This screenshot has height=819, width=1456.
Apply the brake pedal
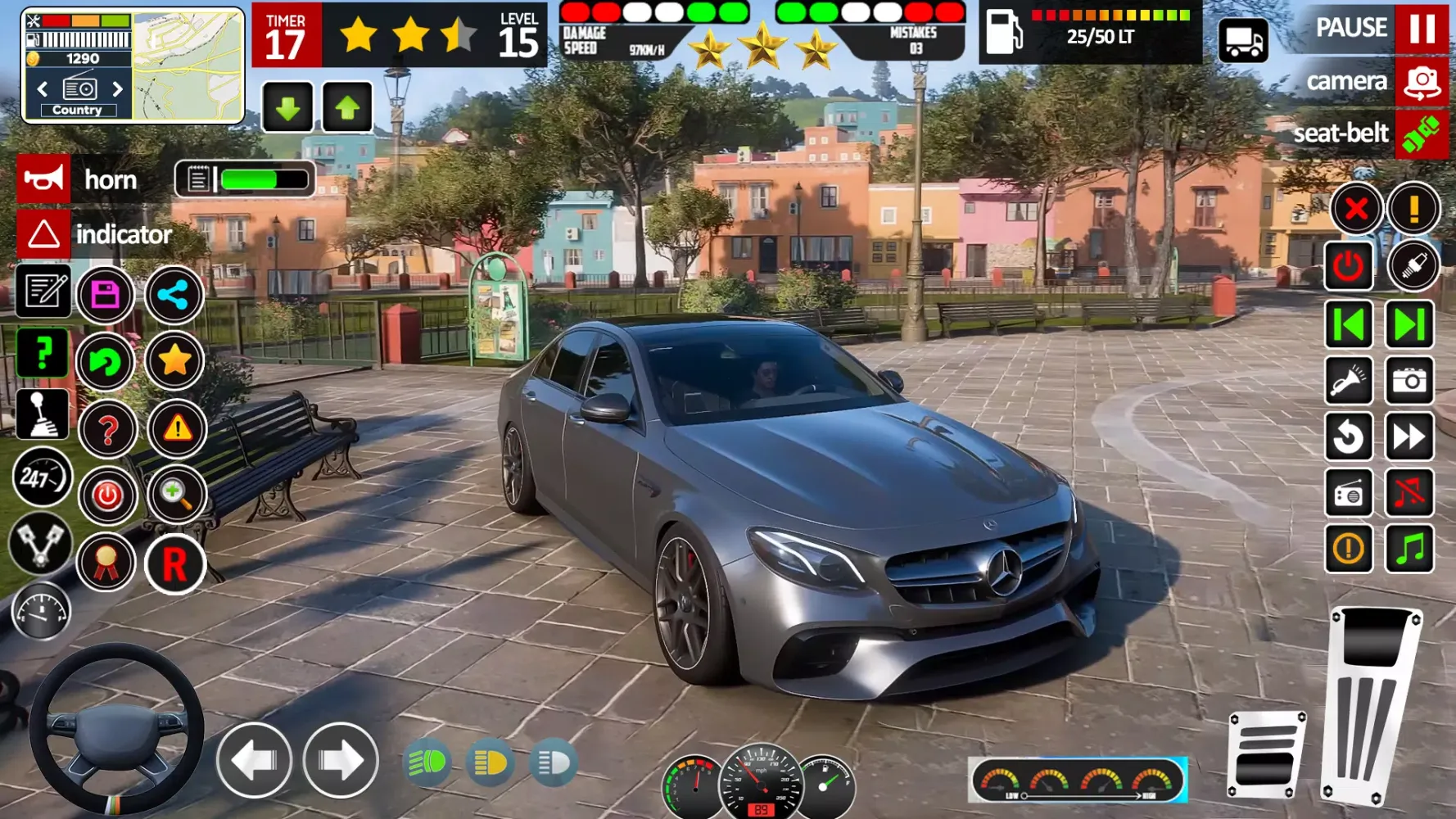click(1266, 755)
